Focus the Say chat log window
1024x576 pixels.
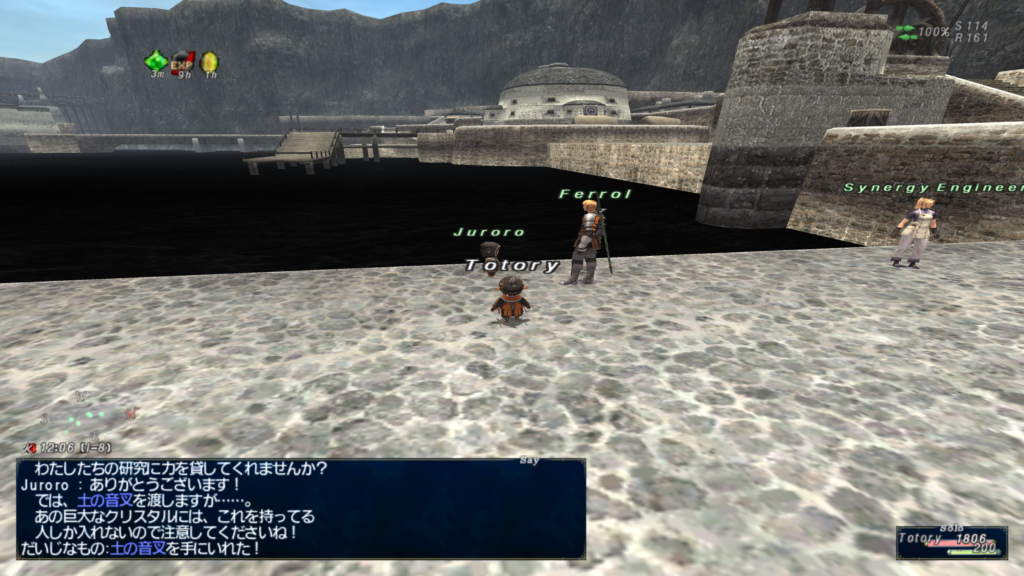pos(300,508)
